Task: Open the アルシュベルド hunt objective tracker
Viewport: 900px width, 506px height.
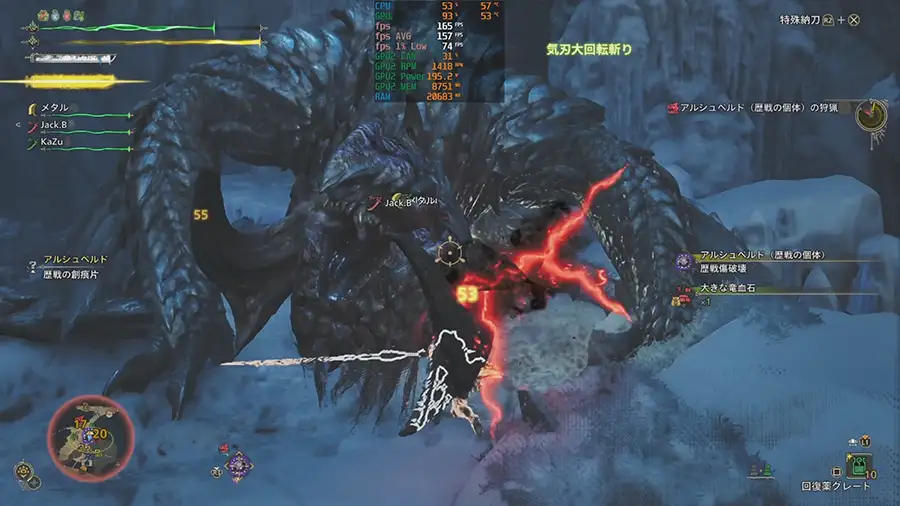Action: (x=760, y=107)
